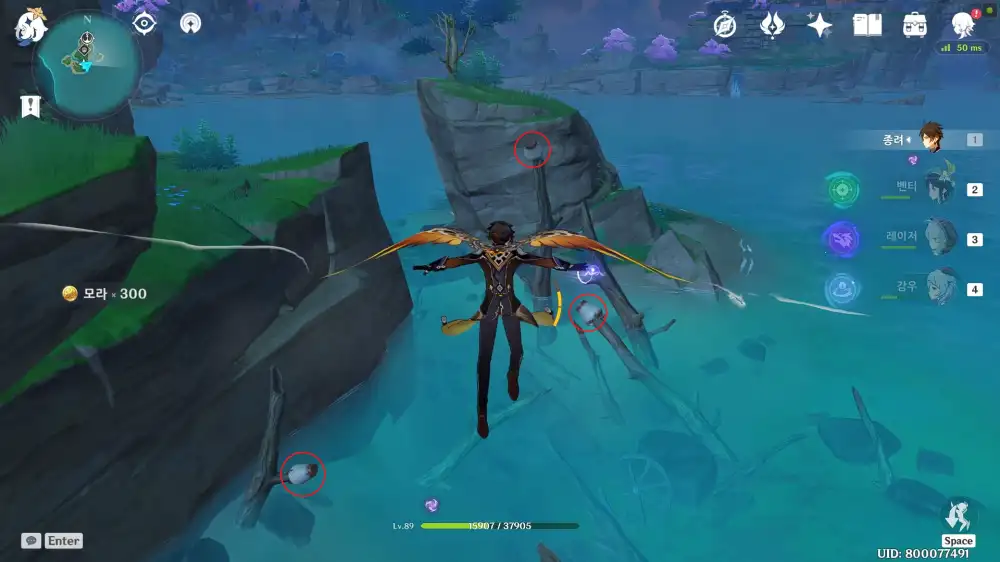Open the quest list exclamation banner
The image size is (1000, 562).
(29, 105)
